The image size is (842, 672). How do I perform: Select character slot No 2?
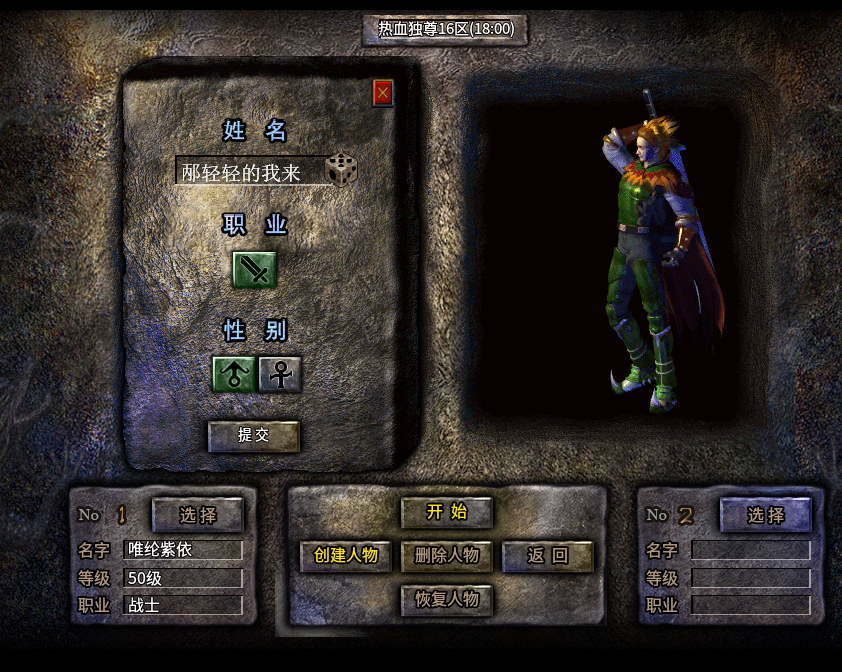(x=766, y=515)
